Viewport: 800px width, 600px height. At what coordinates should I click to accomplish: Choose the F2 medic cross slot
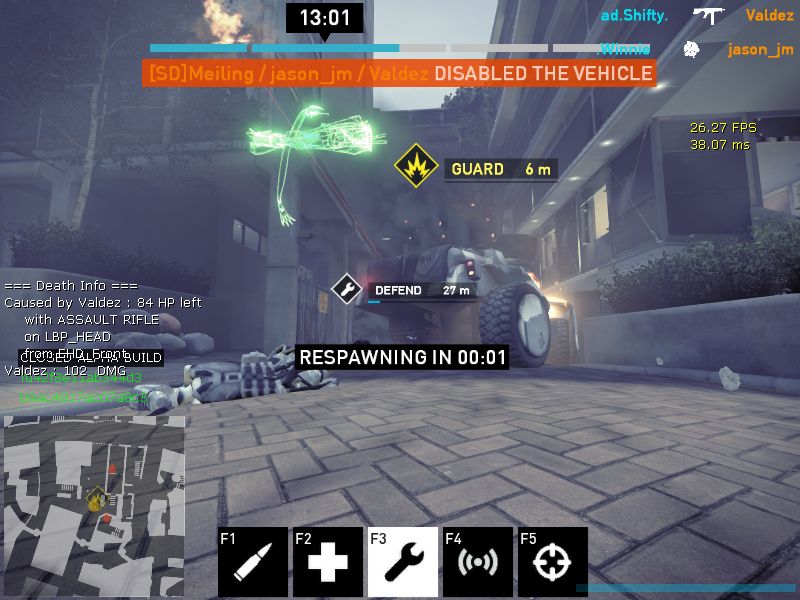coord(327,562)
